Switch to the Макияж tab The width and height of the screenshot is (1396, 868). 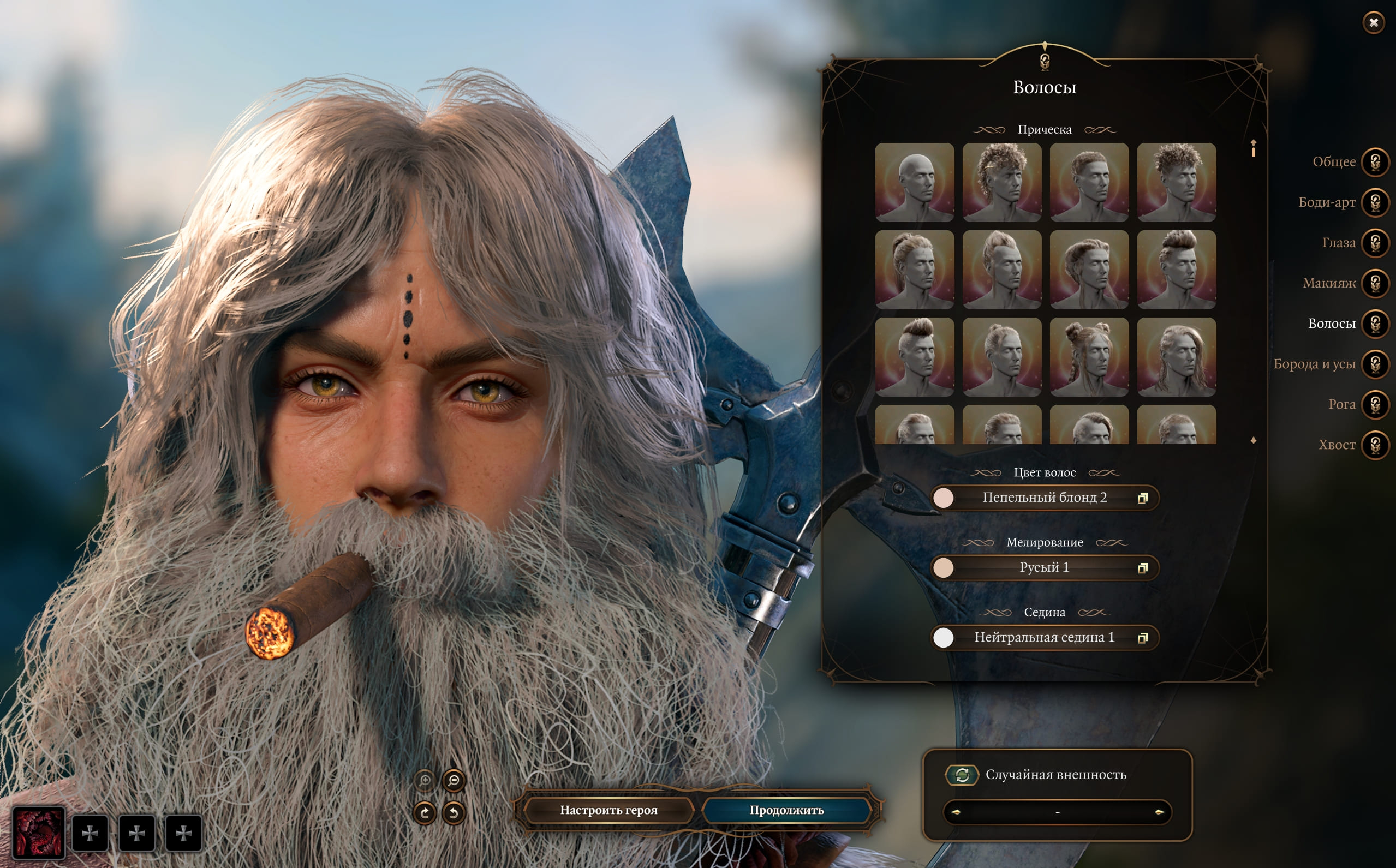1375,283
